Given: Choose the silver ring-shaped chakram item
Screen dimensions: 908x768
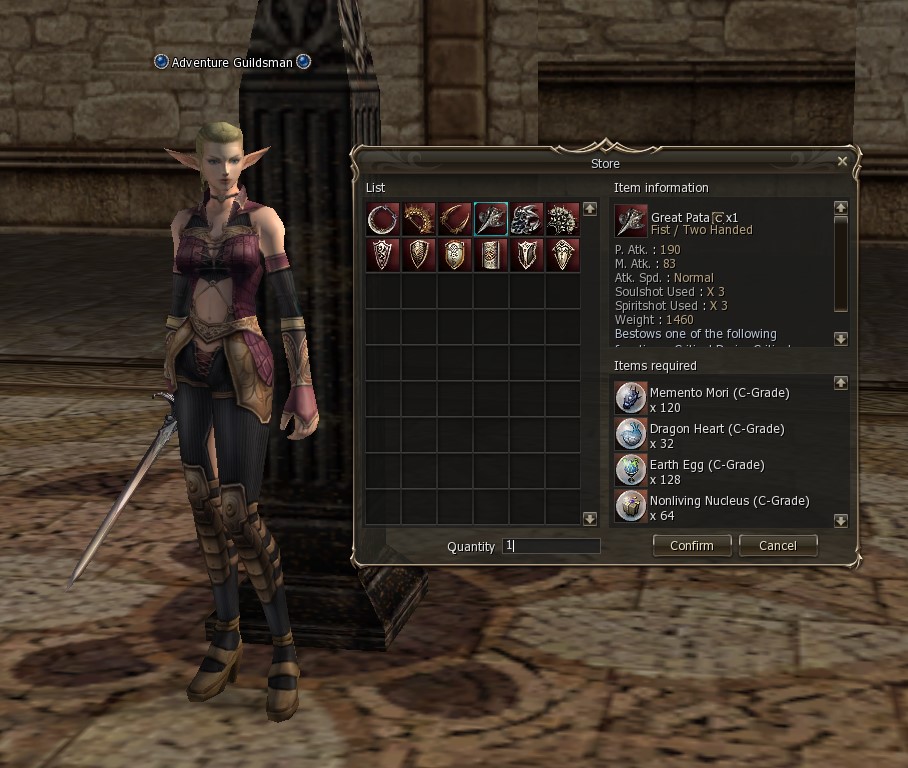Looking at the screenshot, I should [383, 219].
